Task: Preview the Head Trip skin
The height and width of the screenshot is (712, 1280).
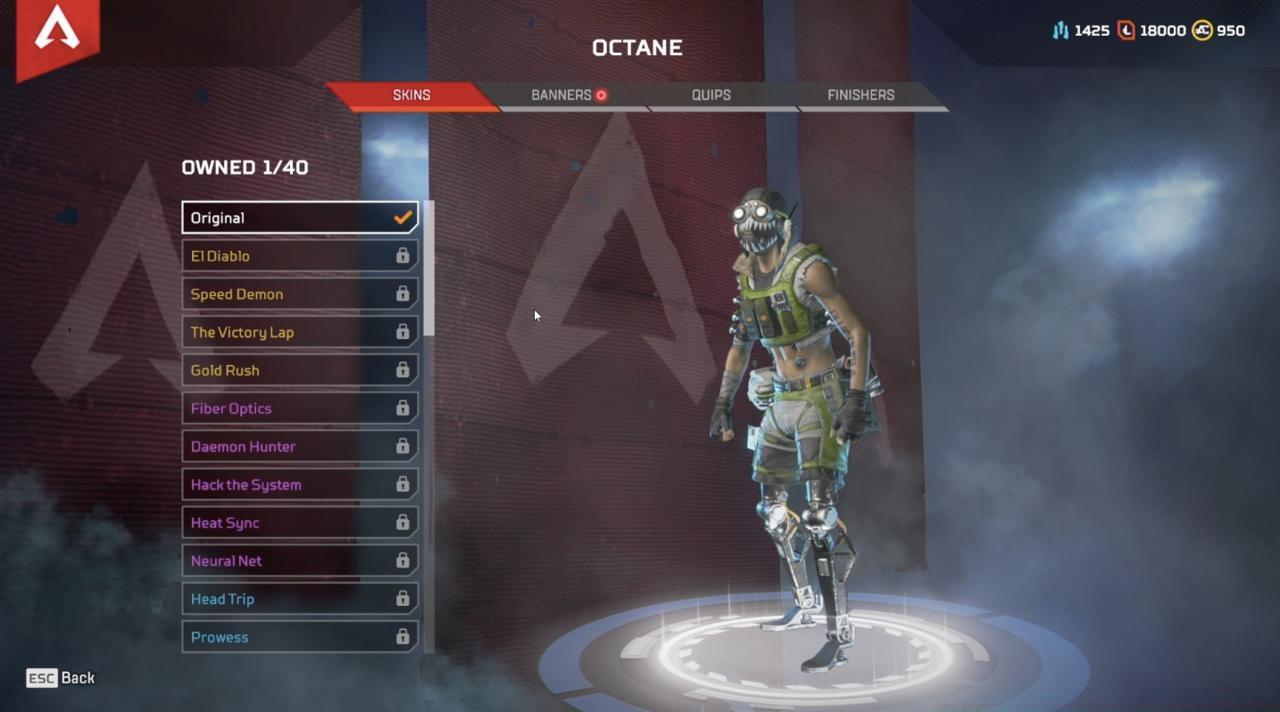Action: pos(299,599)
